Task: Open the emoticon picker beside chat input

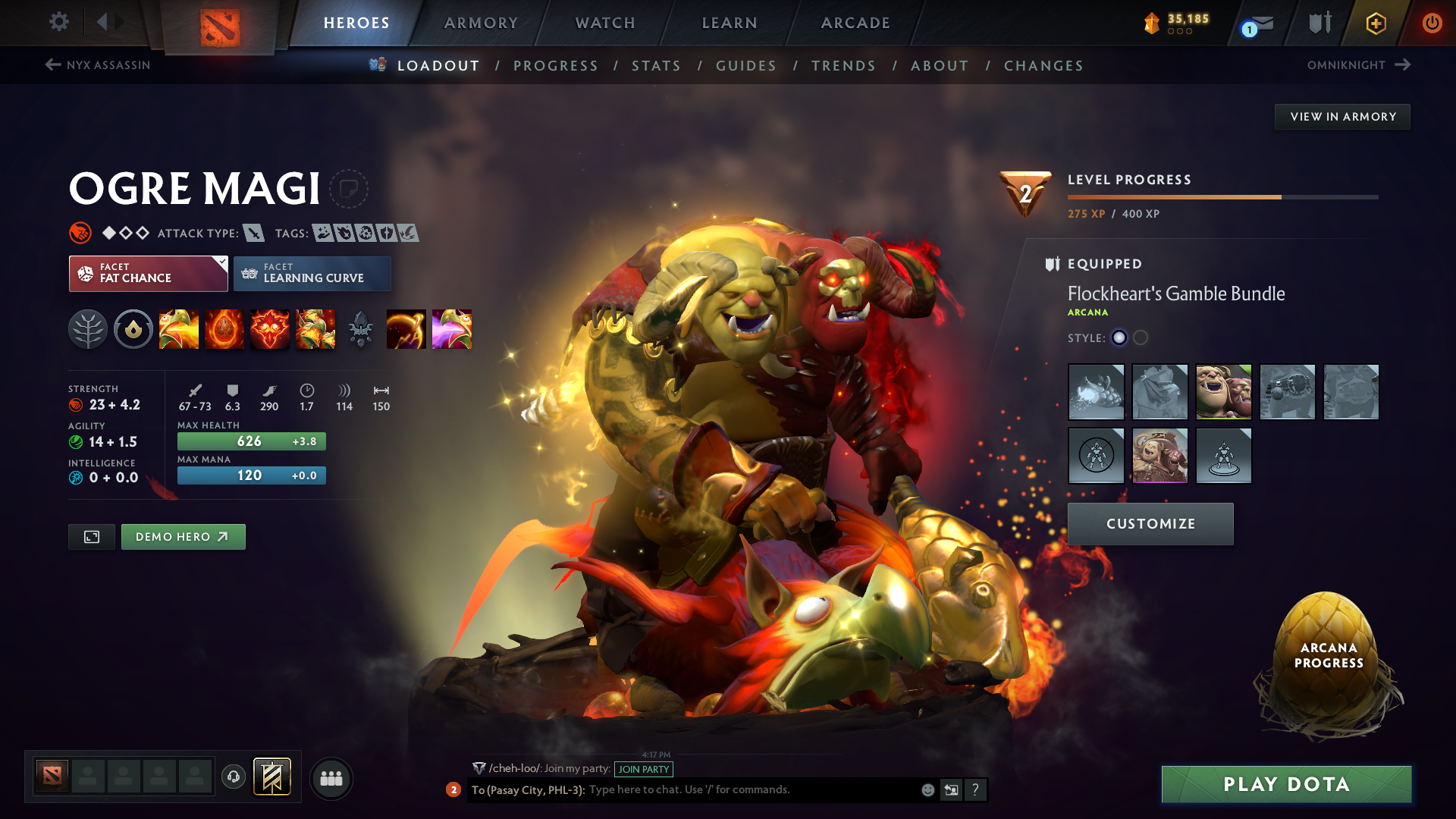Action: pos(927,790)
